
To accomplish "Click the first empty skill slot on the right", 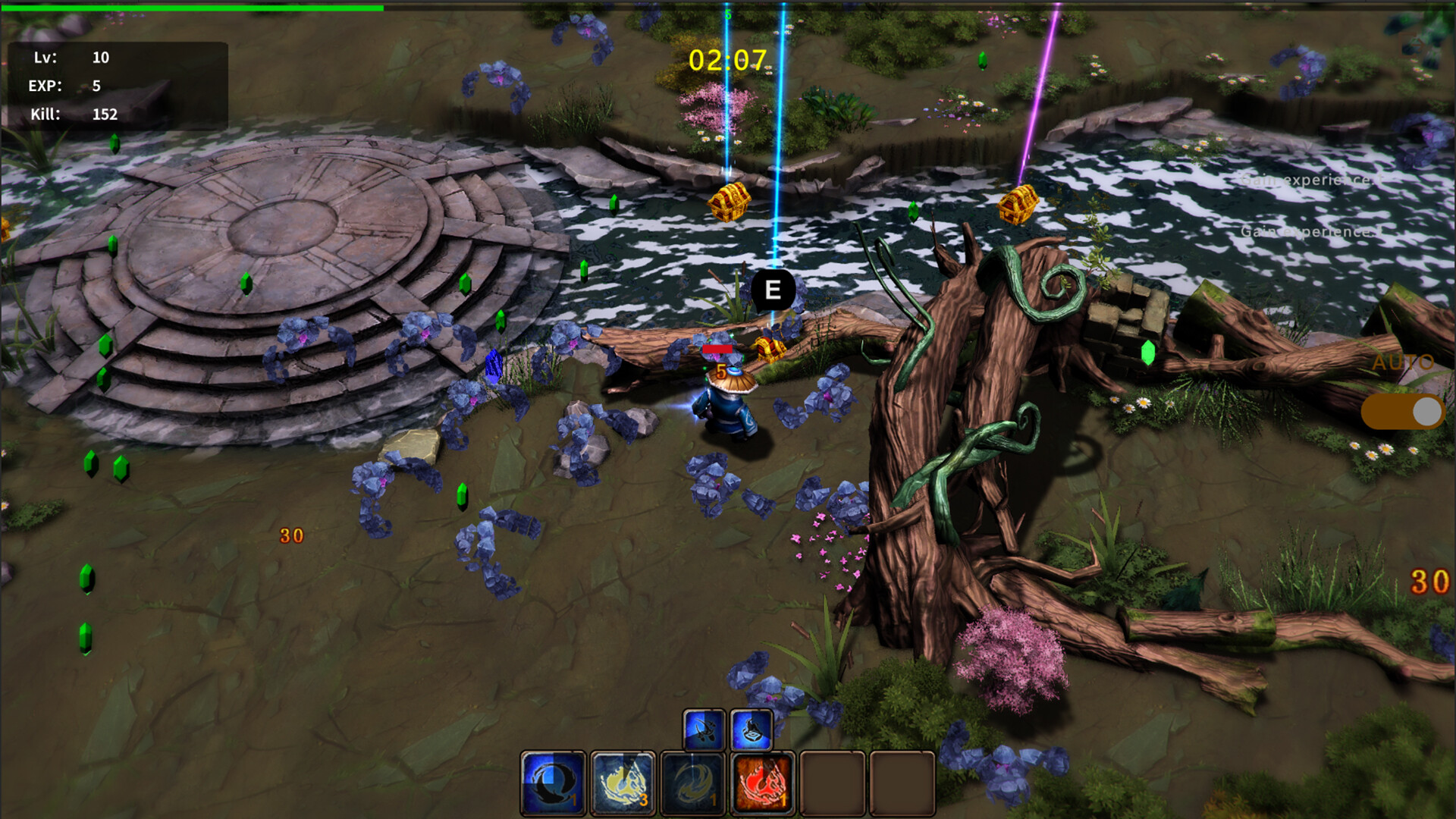I will (833, 782).
